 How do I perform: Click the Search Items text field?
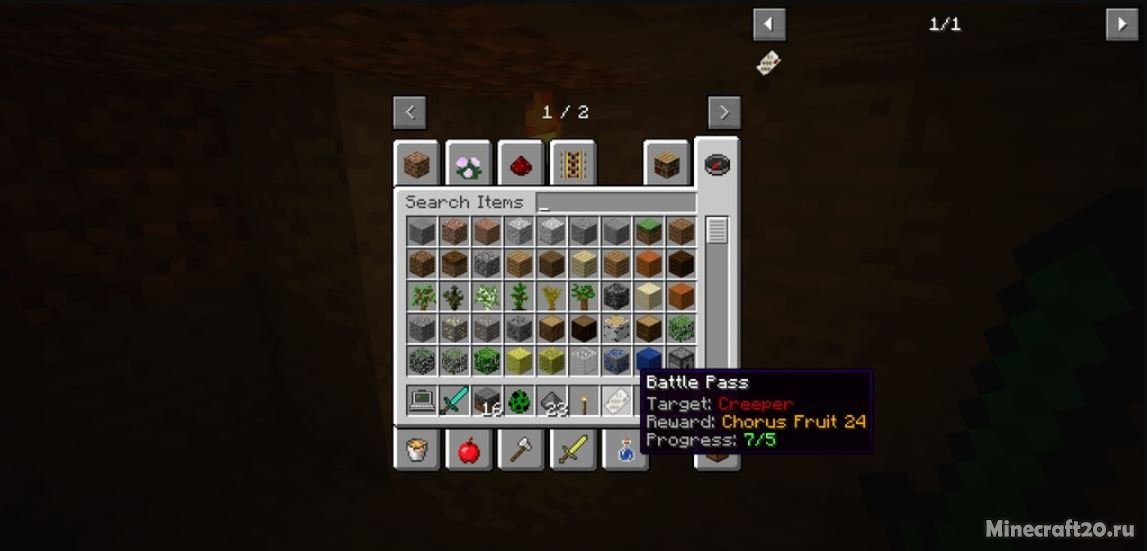(x=615, y=202)
